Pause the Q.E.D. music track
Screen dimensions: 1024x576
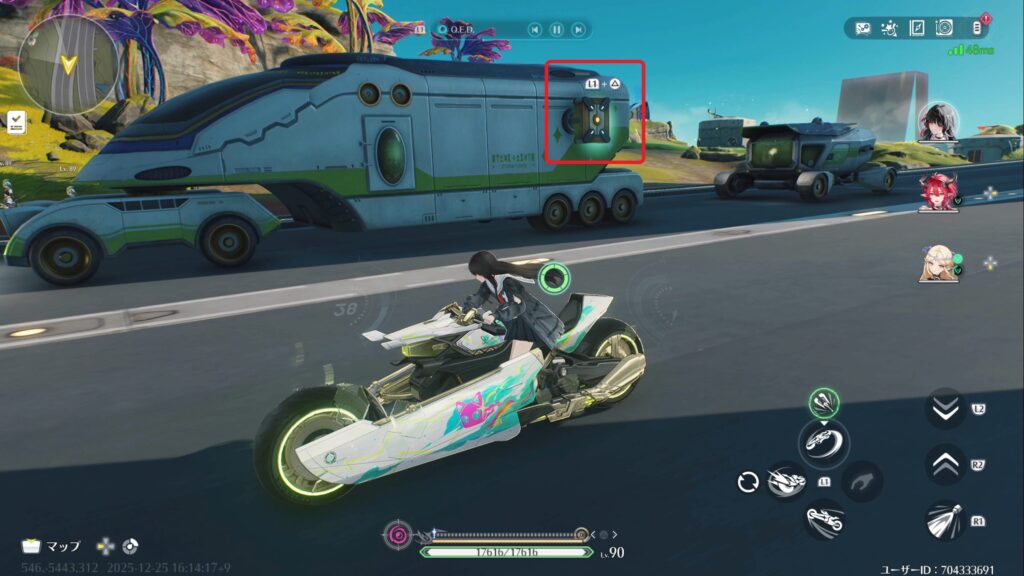(557, 30)
